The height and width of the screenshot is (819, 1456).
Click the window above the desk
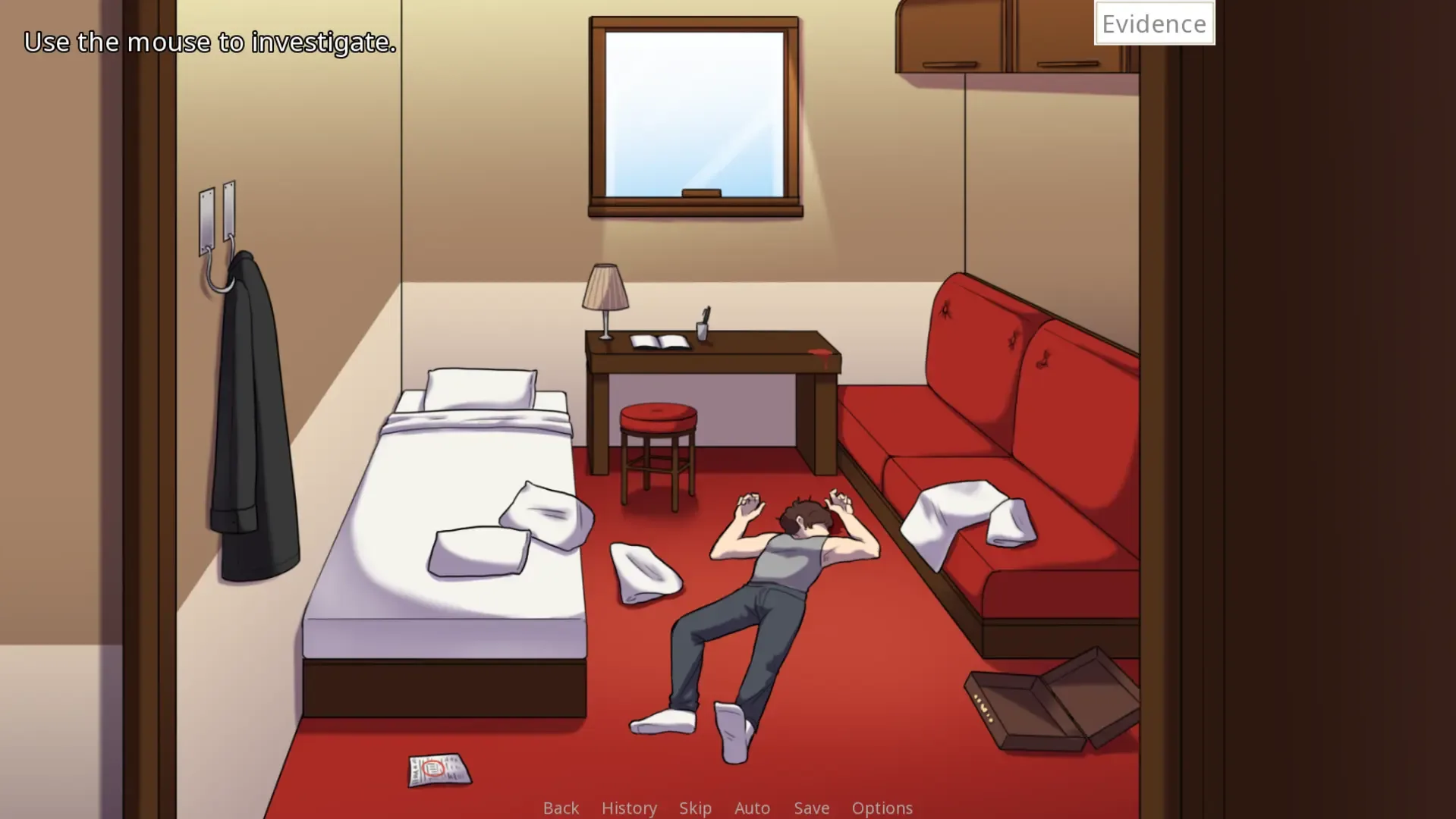pos(694,110)
